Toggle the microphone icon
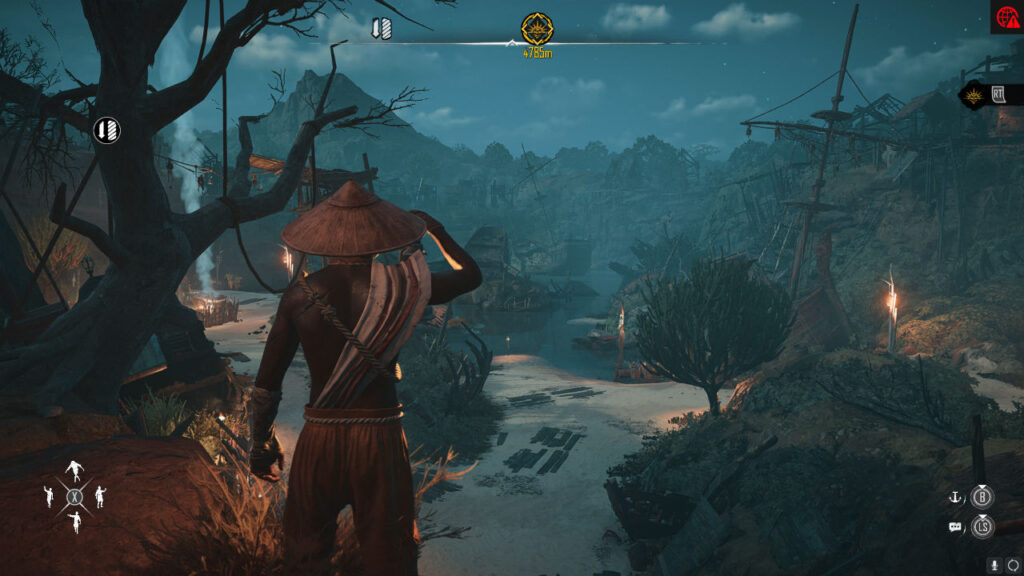Image resolution: width=1024 pixels, height=576 pixels. click(994, 565)
